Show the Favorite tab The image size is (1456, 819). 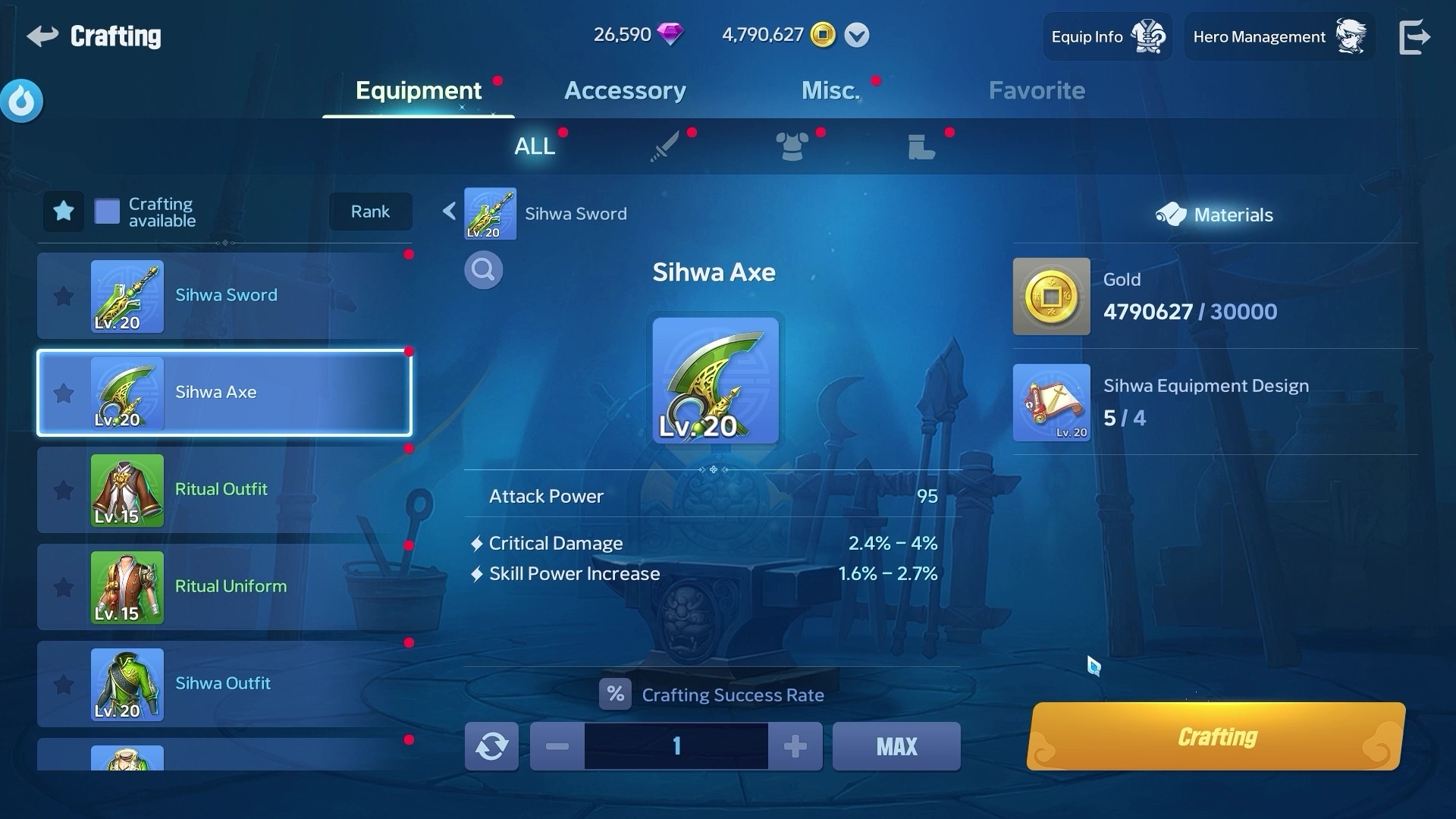coord(1037,91)
